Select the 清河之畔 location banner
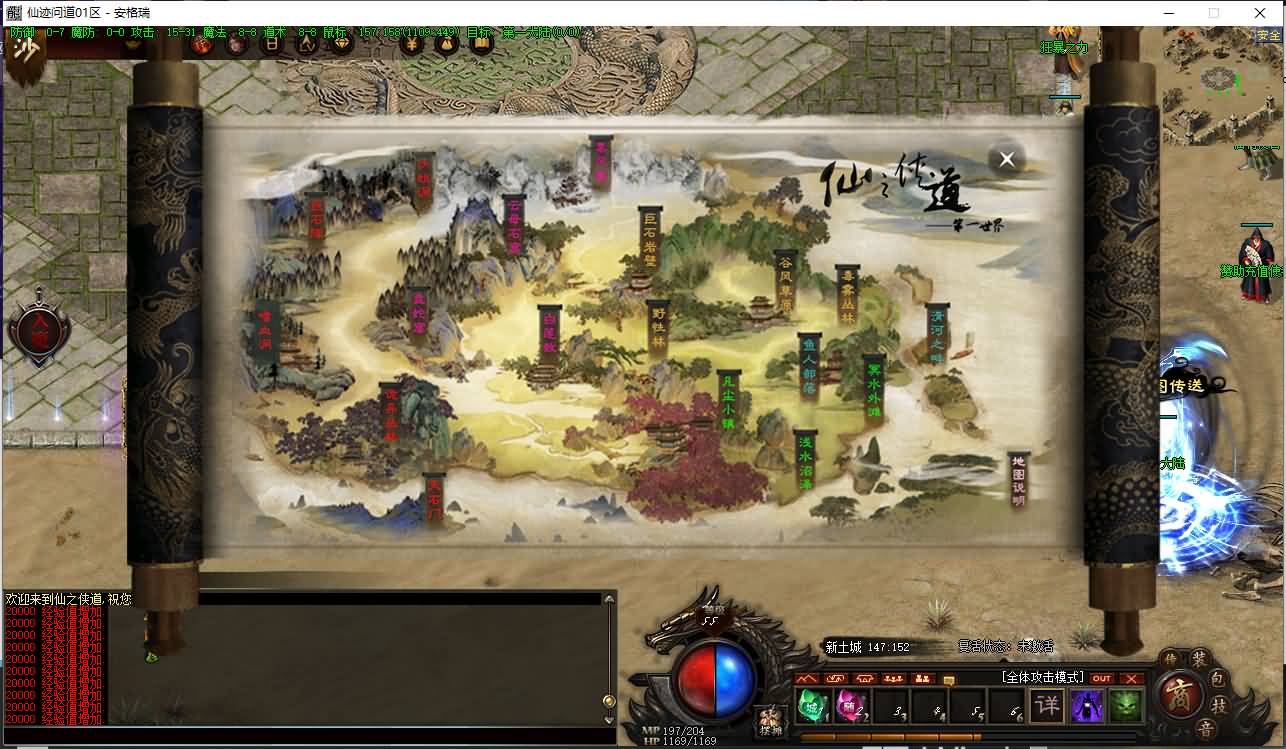1286x749 pixels. tap(937, 338)
